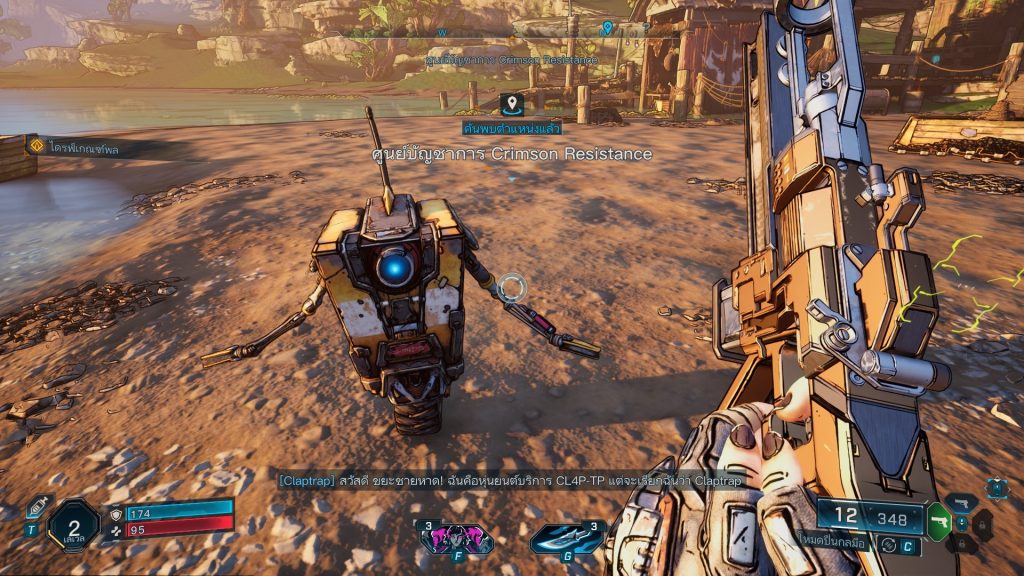Select the repair kit syringe icon

click(x=36, y=510)
